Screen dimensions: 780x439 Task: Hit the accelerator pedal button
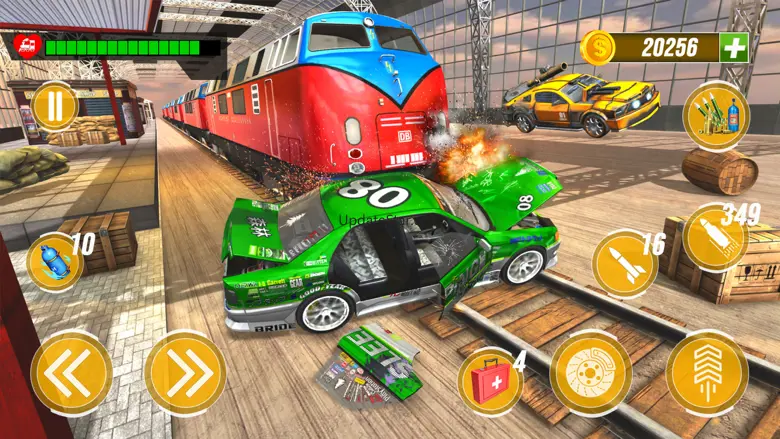[x=706, y=373]
